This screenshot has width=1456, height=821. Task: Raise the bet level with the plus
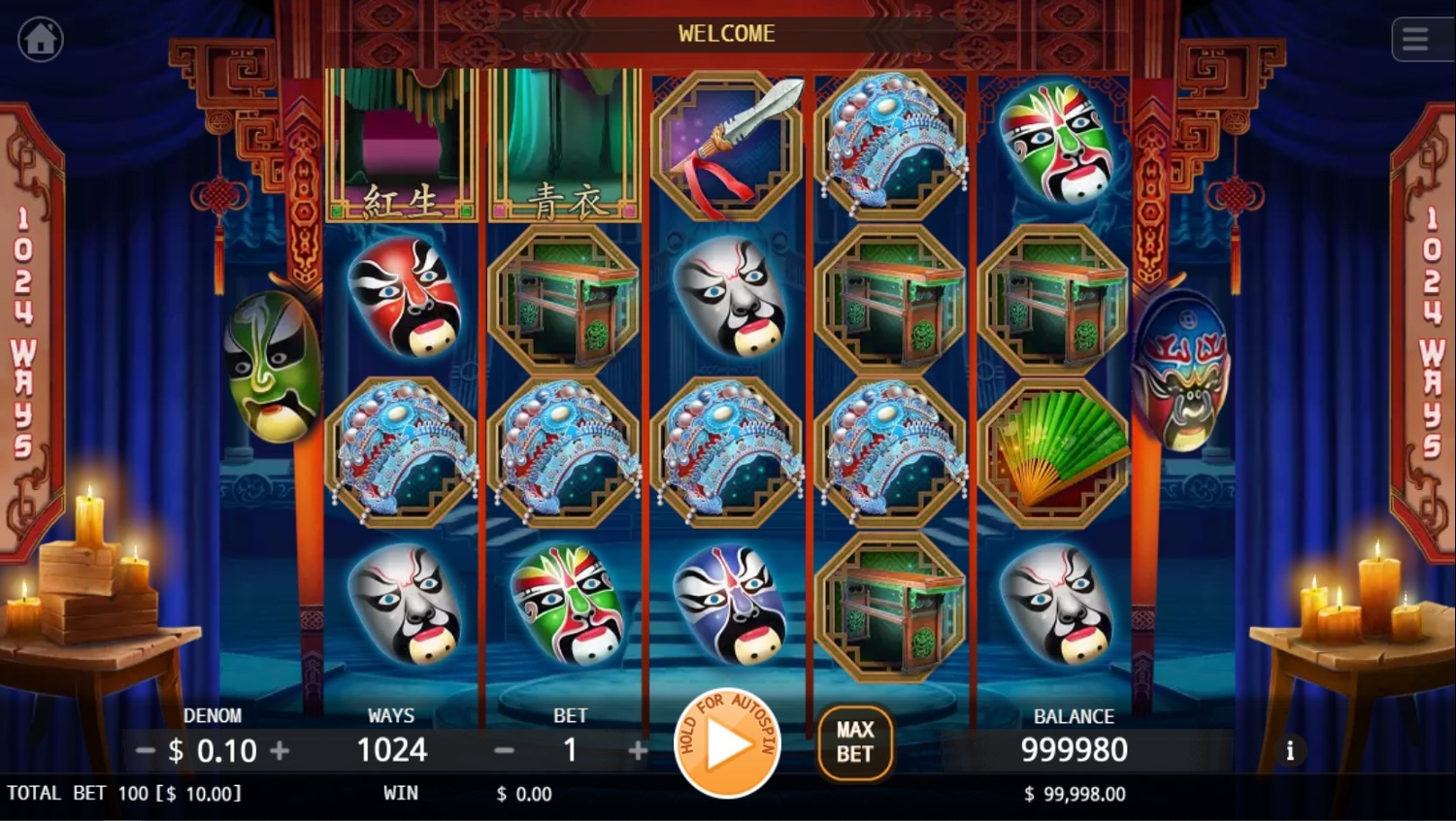pos(638,750)
